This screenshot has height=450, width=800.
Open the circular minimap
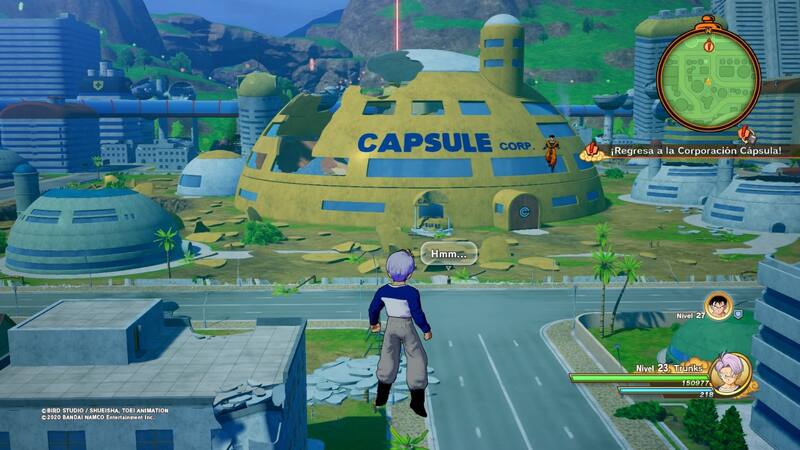tap(709, 79)
